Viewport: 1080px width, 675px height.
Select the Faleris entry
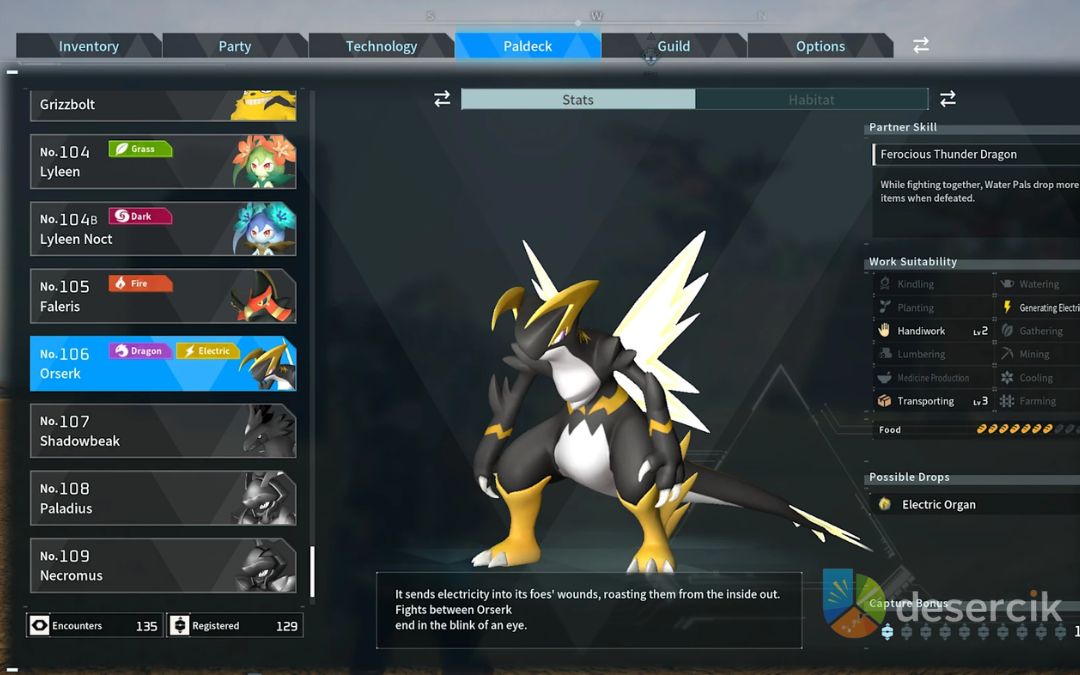[x=163, y=296]
